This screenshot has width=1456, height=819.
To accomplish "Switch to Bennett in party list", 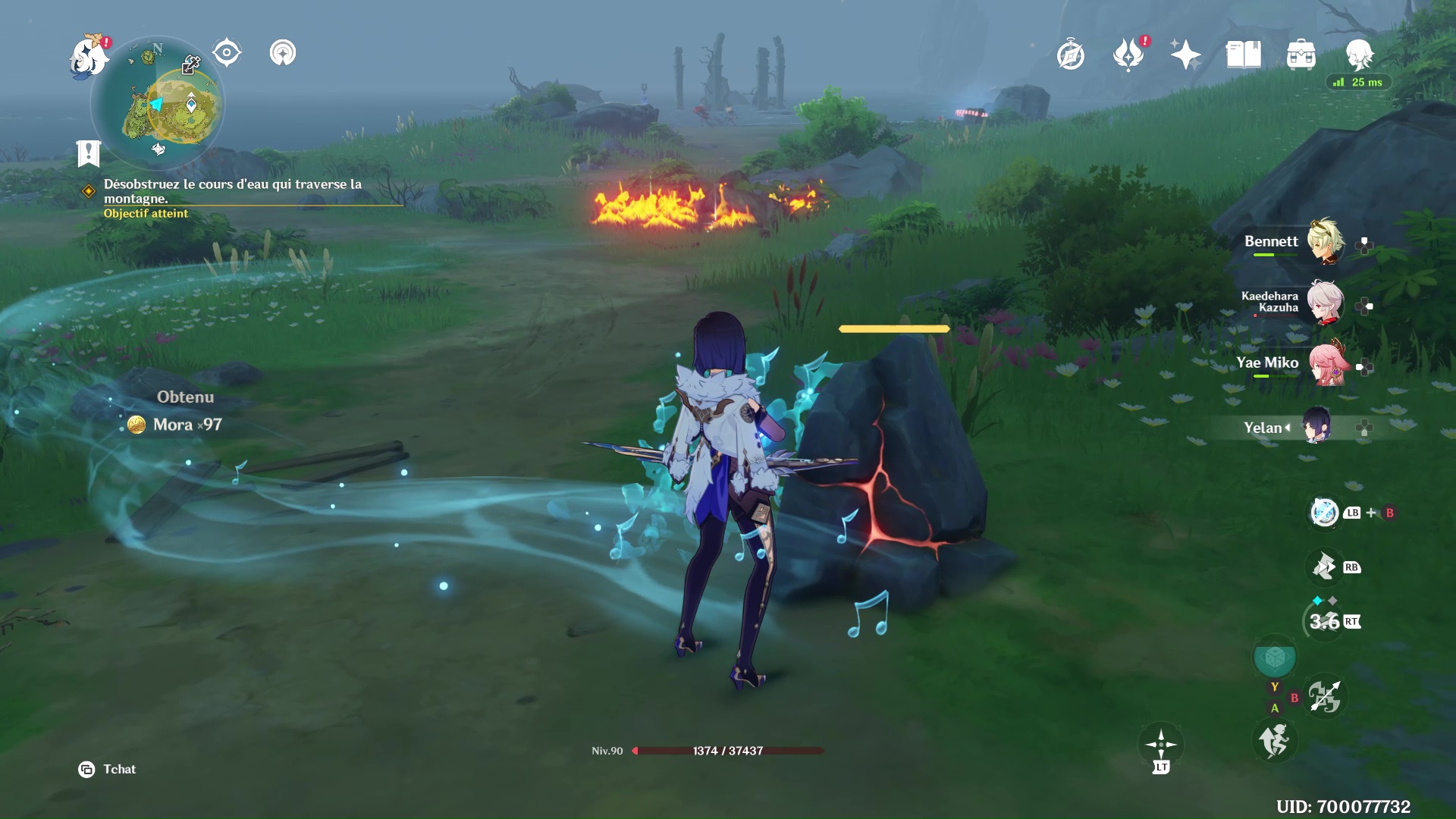I will point(1324,243).
